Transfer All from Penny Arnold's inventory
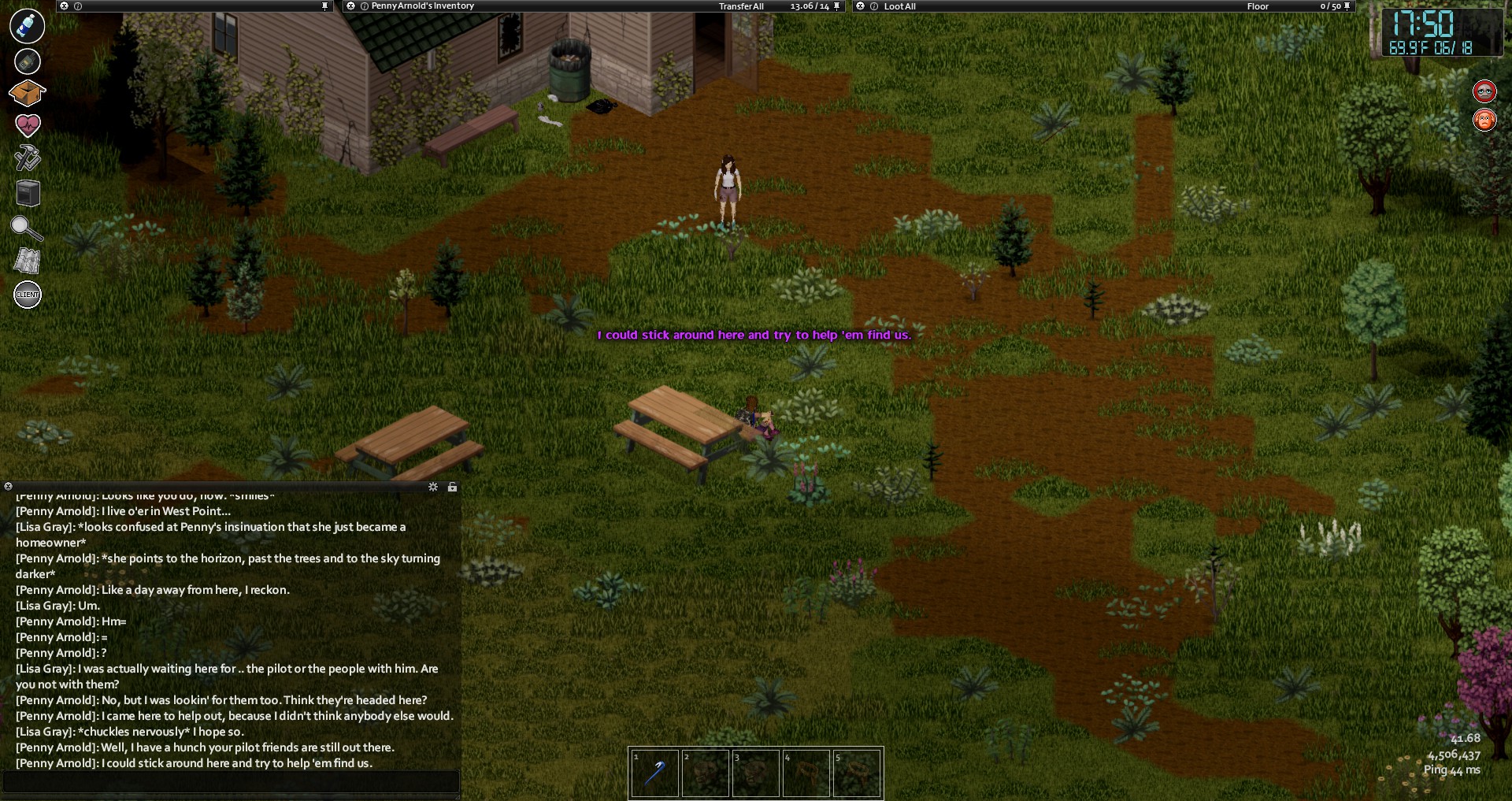 click(741, 6)
